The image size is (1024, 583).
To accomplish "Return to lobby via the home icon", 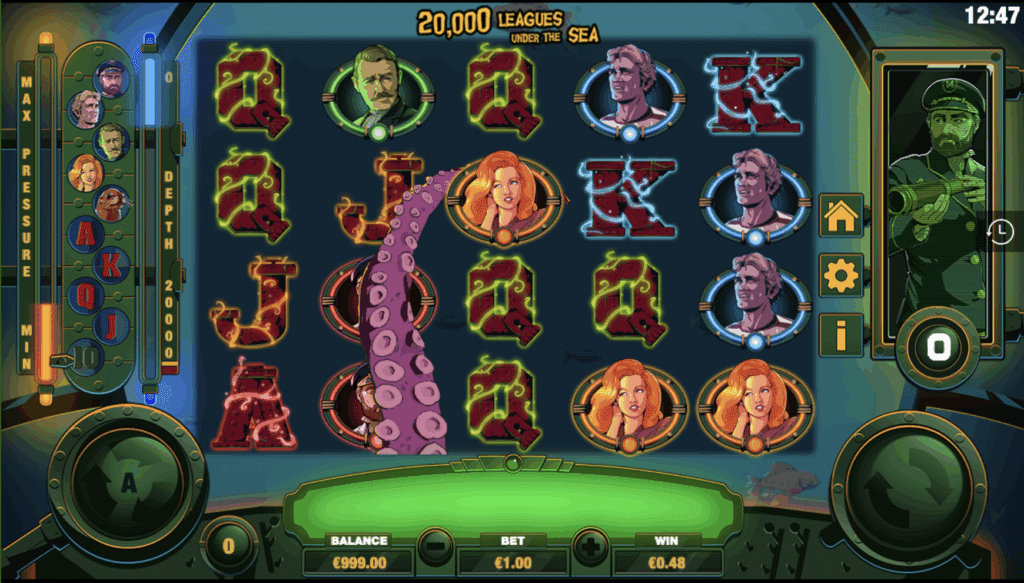I will (840, 215).
